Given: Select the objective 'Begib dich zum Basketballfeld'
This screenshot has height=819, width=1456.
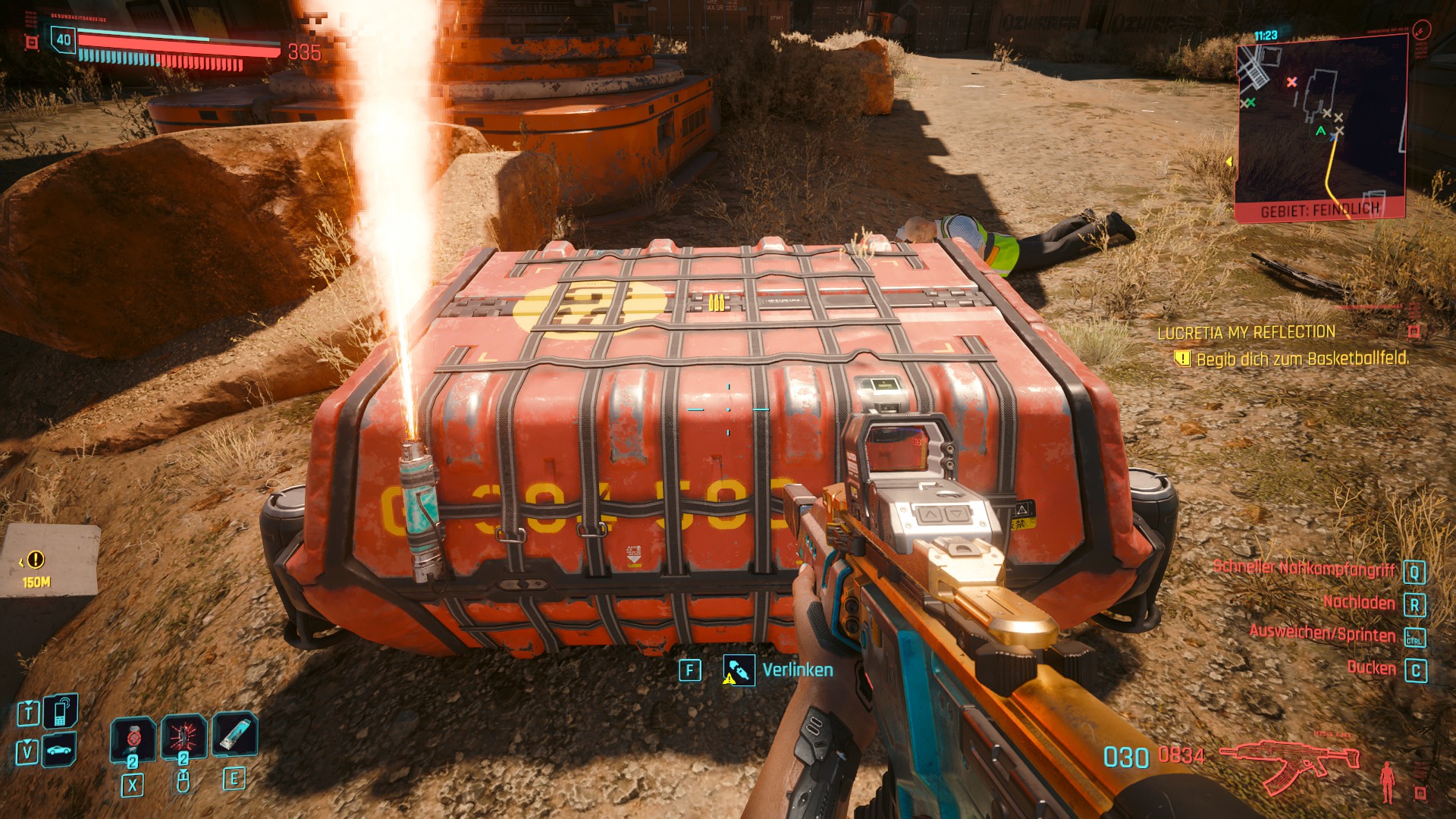Looking at the screenshot, I should [1301, 359].
